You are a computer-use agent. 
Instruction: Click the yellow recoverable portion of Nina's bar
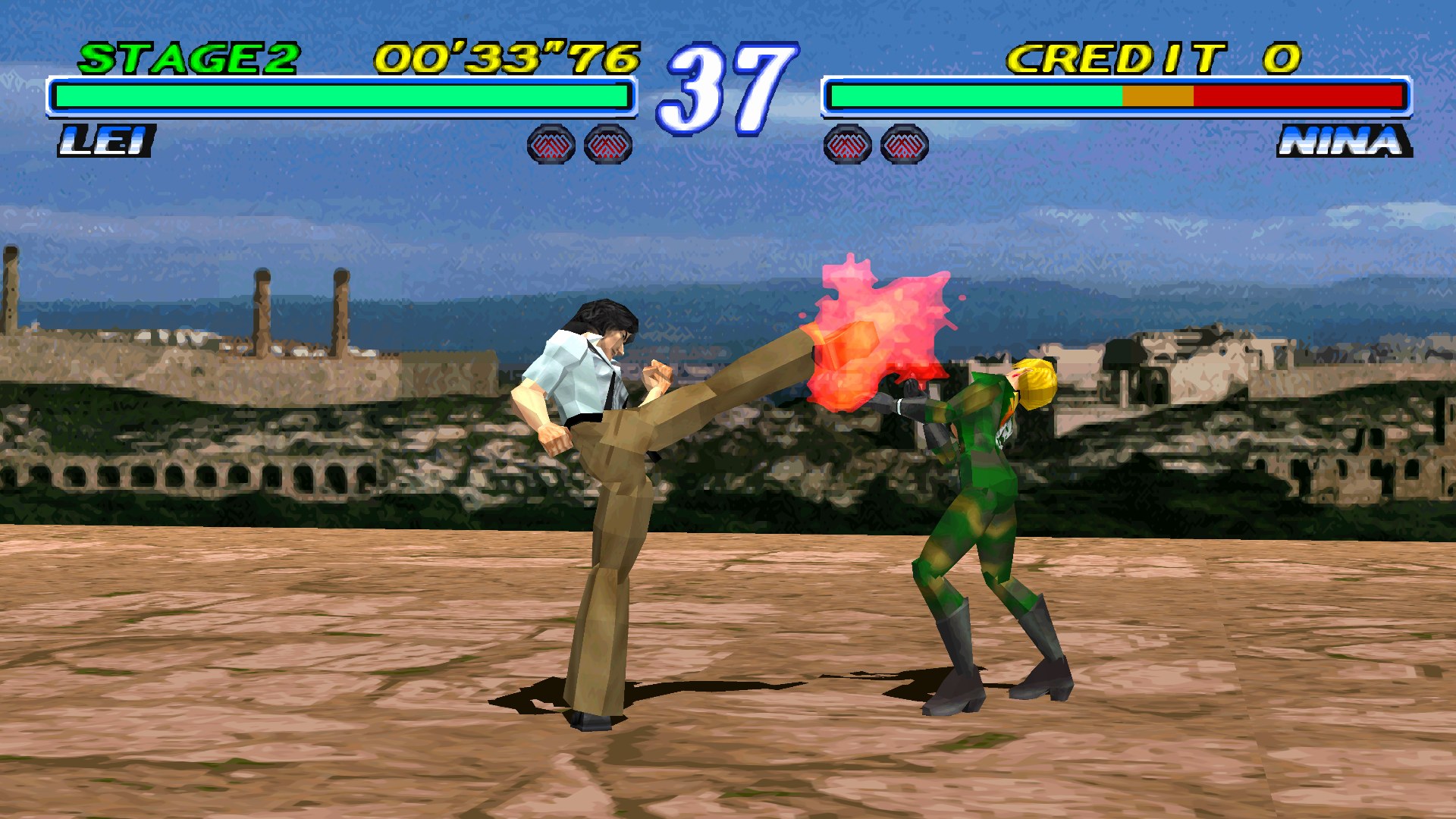pyautogui.click(x=1158, y=96)
